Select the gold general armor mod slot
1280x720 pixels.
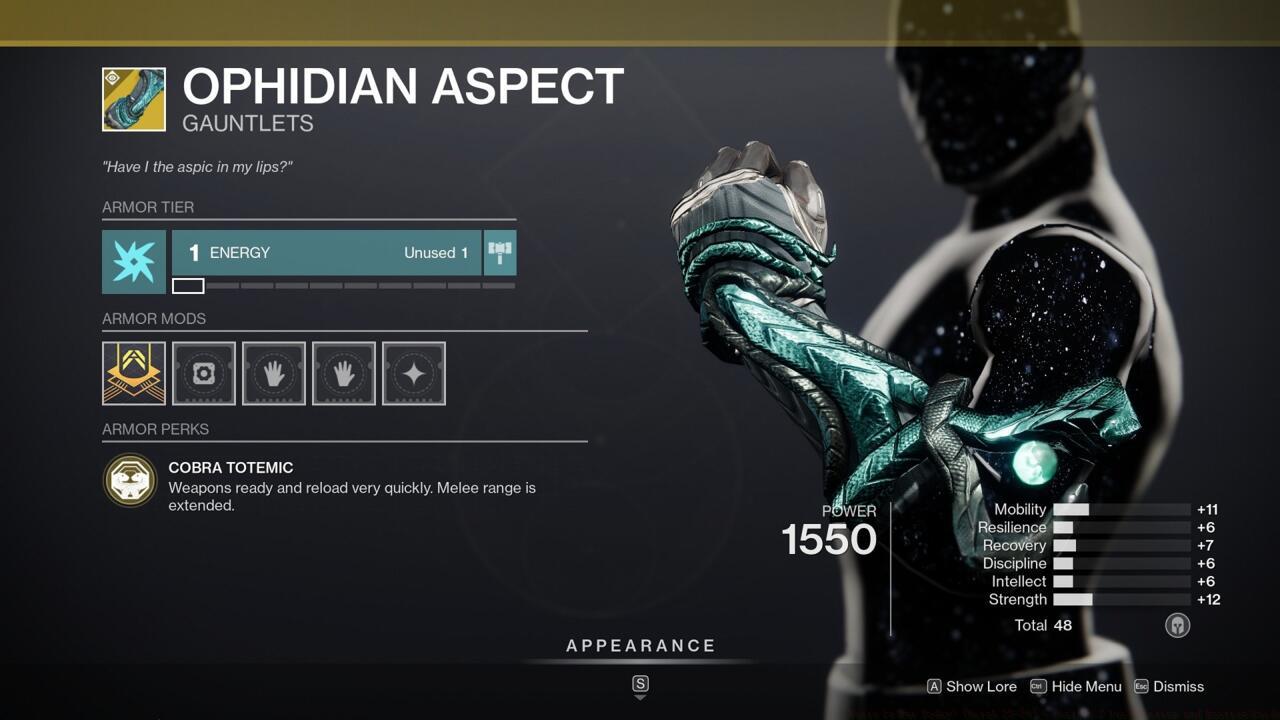tap(133, 373)
